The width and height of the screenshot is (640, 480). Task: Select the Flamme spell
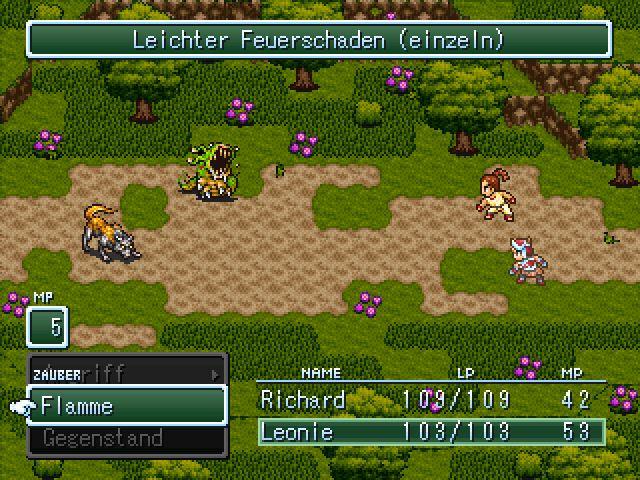(126, 406)
